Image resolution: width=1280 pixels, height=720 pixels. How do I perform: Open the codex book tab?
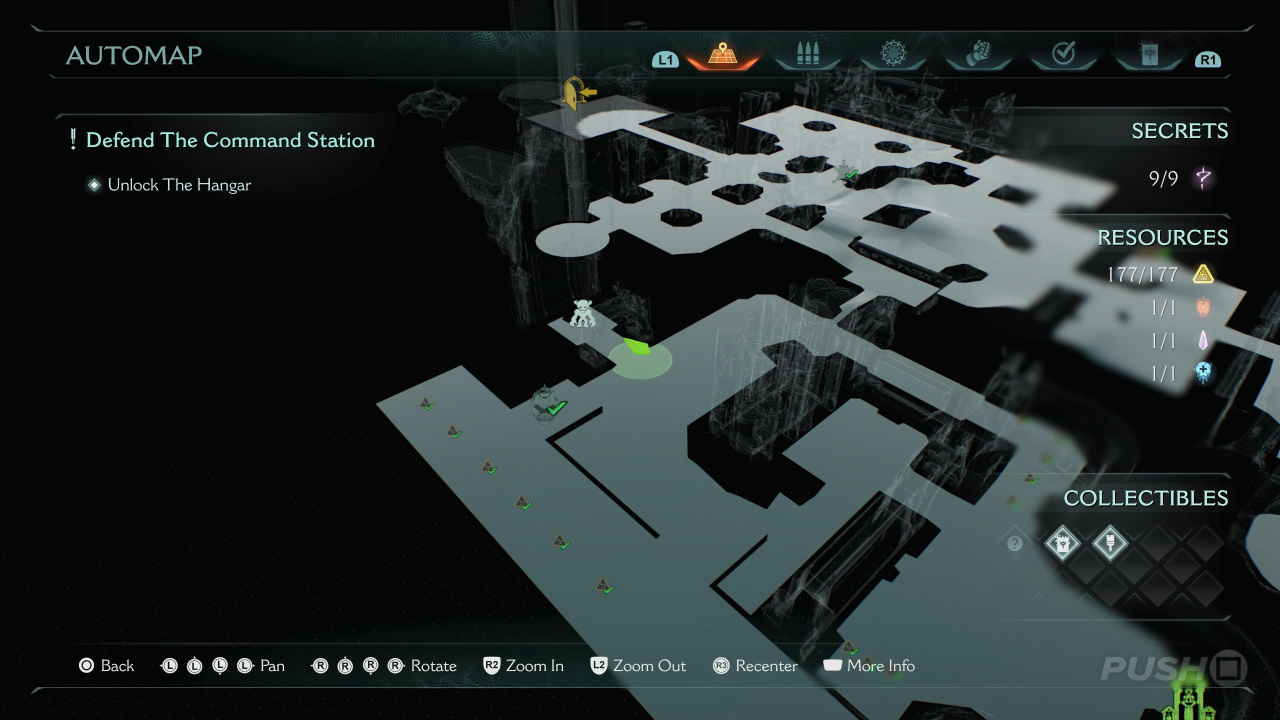[x=1148, y=55]
